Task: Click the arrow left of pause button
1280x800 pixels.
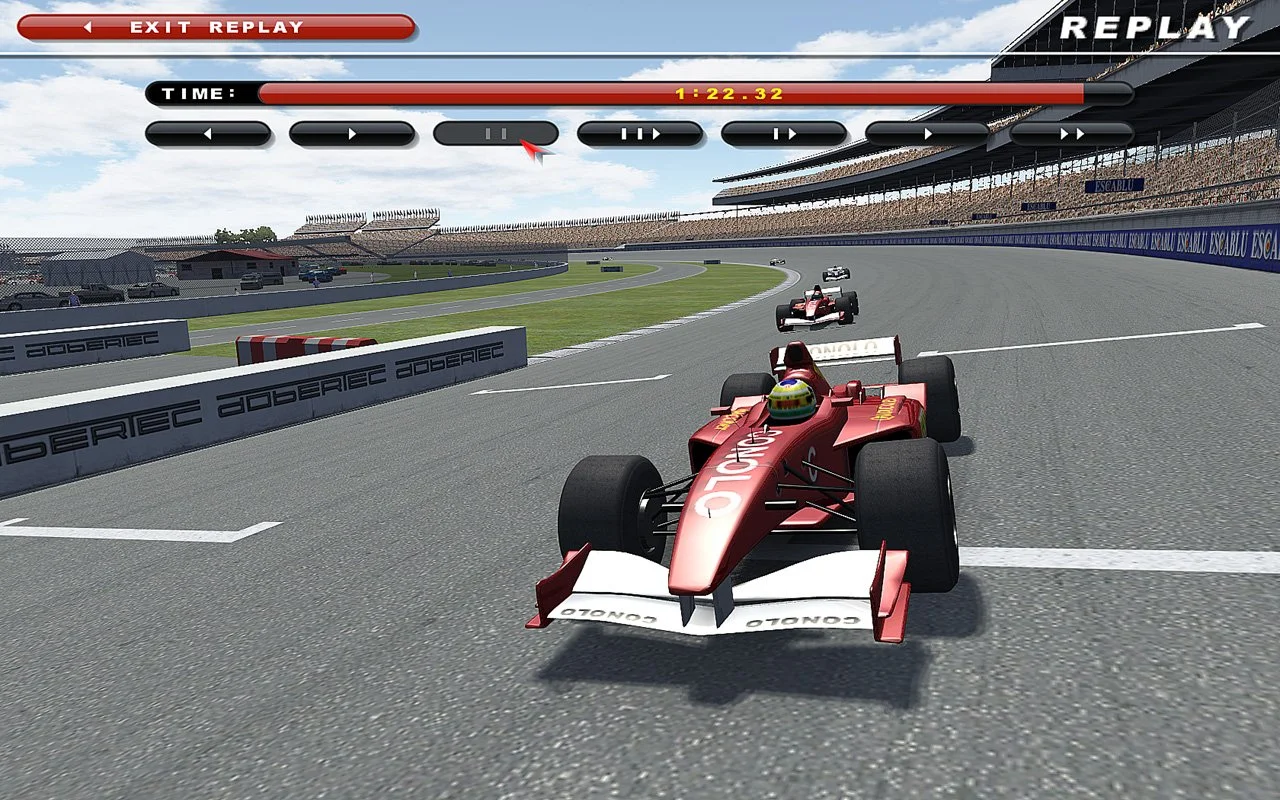Action: (x=351, y=133)
